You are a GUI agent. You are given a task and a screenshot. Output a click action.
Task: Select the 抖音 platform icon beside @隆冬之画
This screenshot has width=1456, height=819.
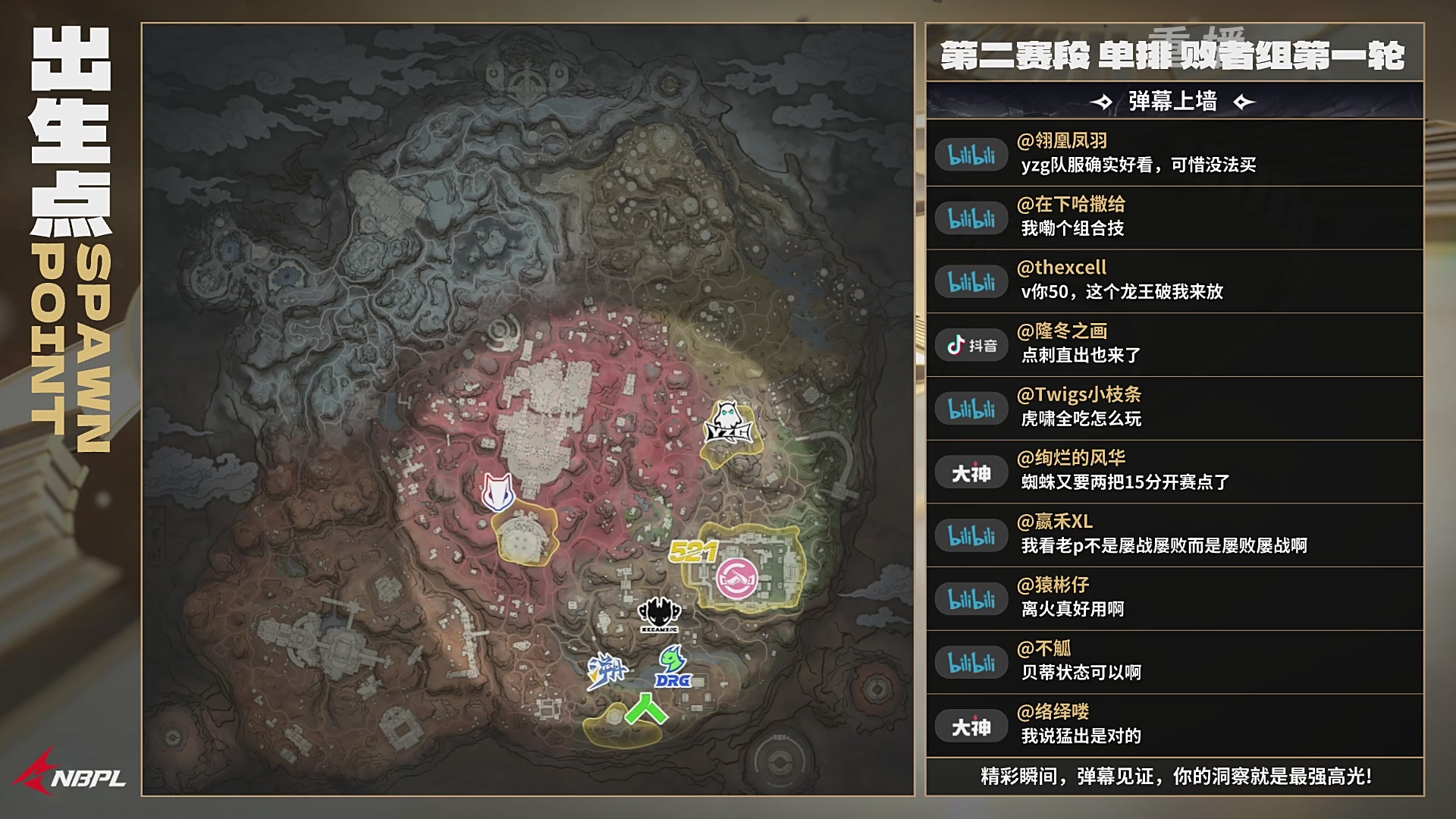coord(971,345)
